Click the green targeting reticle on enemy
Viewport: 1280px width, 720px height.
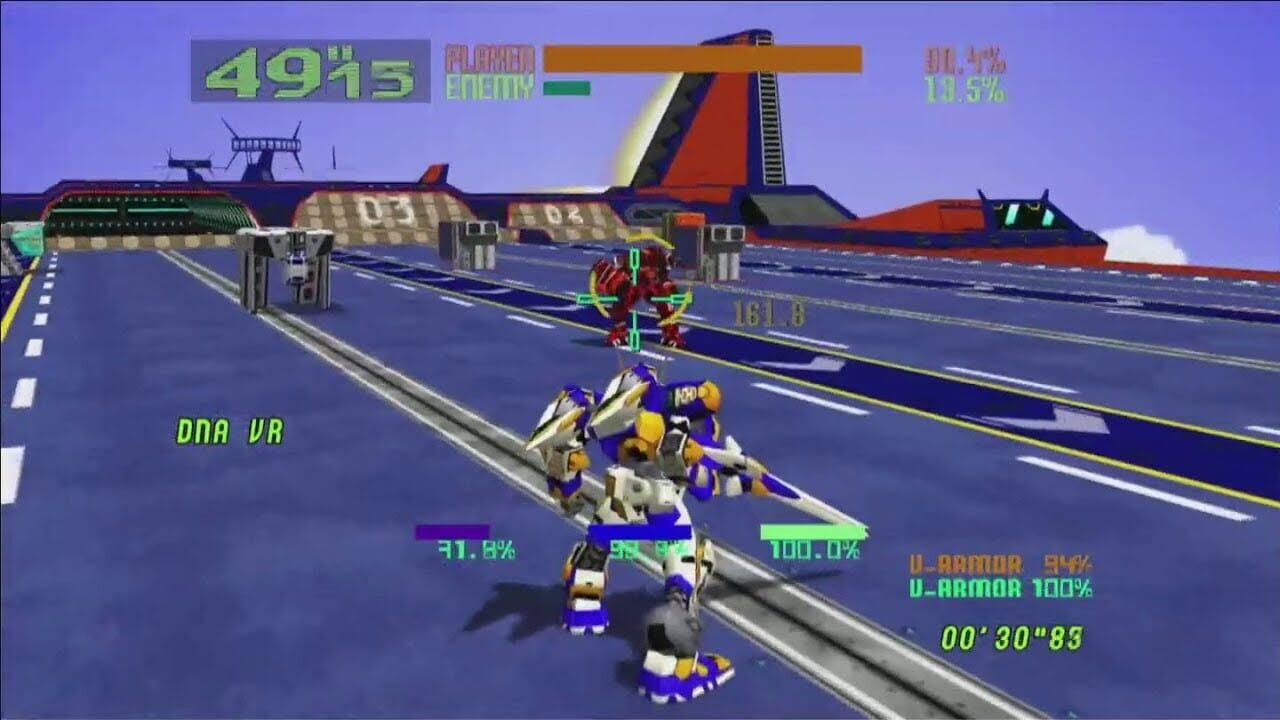[x=633, y=297]
